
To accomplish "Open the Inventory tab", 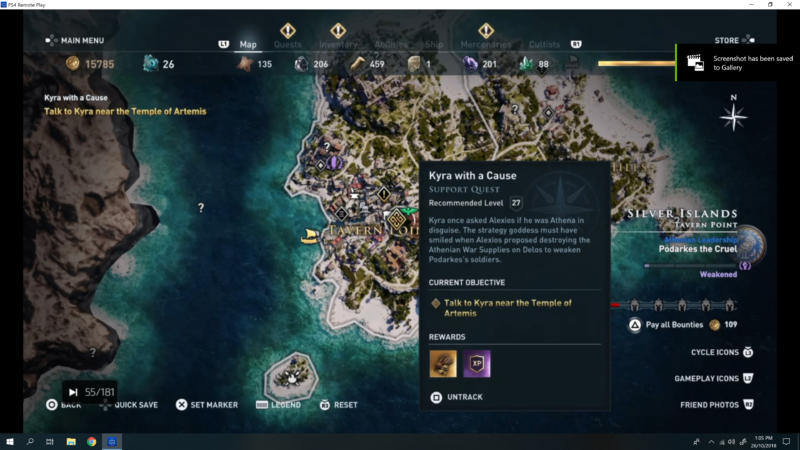I will tap(338, 44).
